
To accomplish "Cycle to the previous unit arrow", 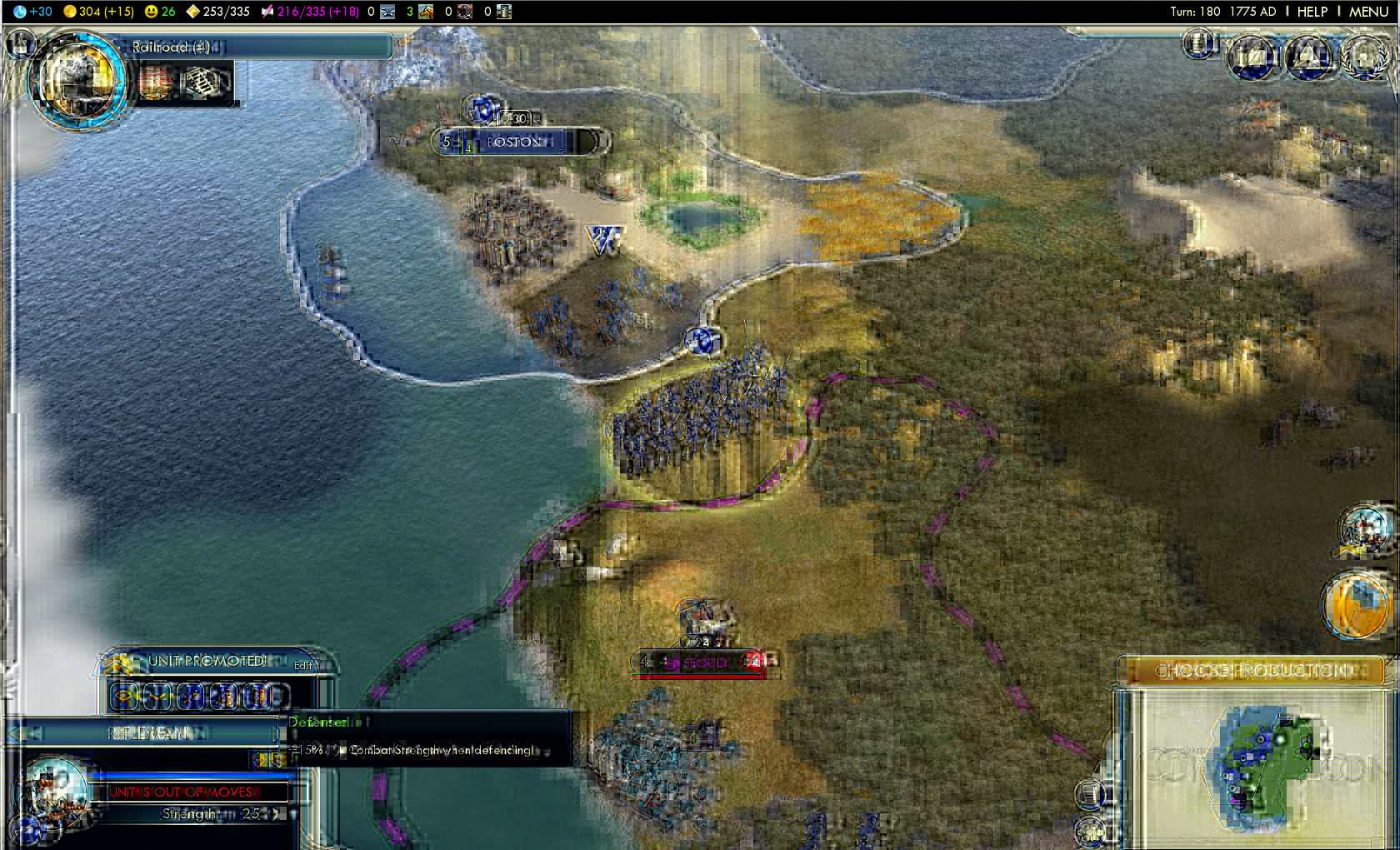I will click(x=15, y=733).
